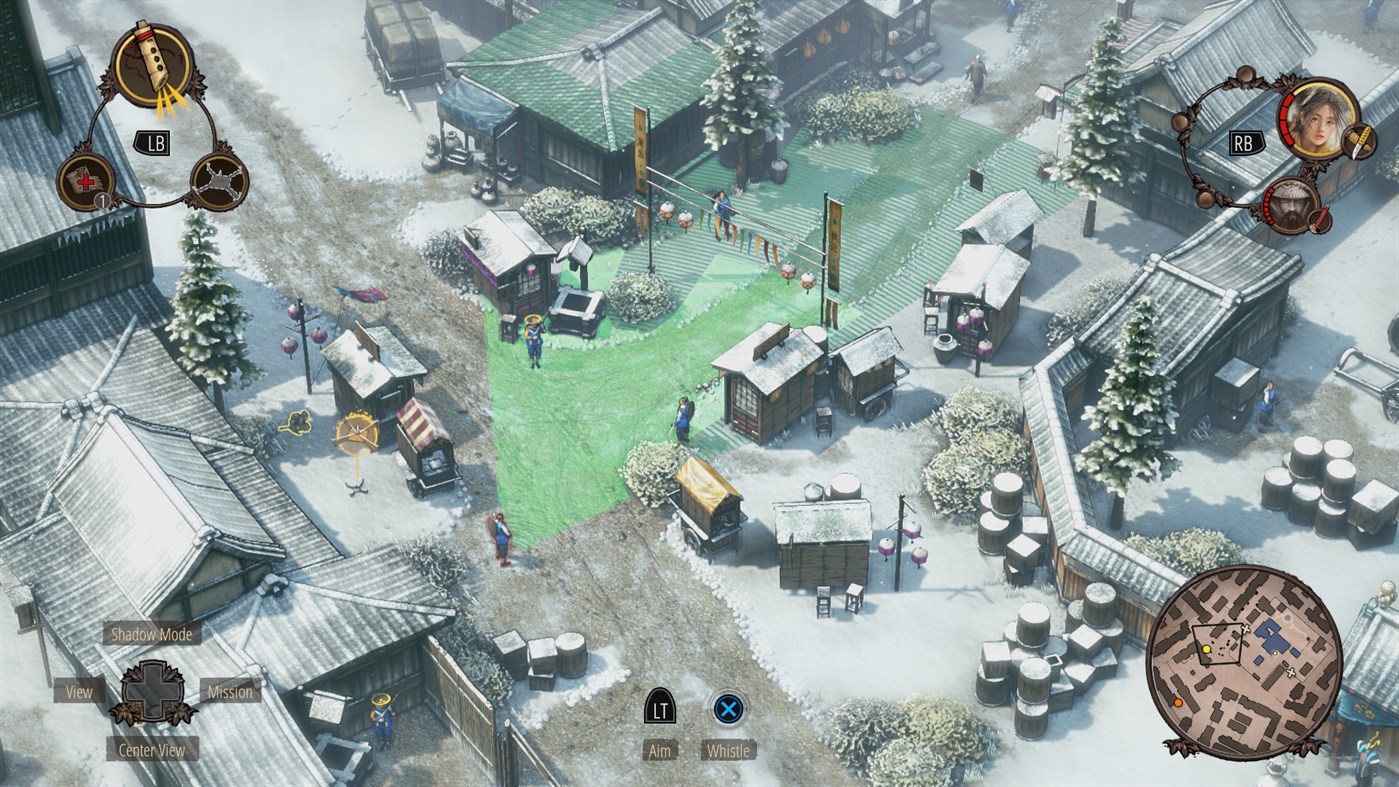Use the first-aid healing kit icon
1399x787 pixels.
(x=84, y=180)
